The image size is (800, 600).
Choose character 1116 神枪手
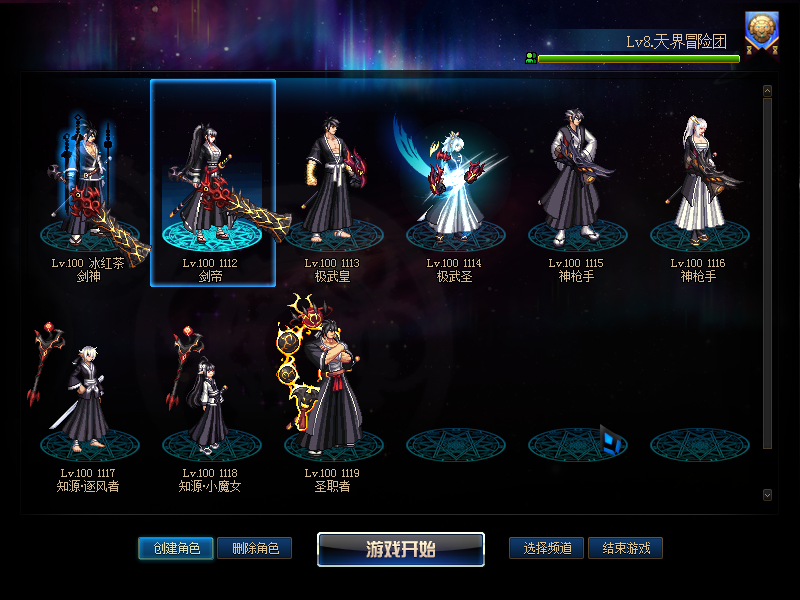(698, 185)
